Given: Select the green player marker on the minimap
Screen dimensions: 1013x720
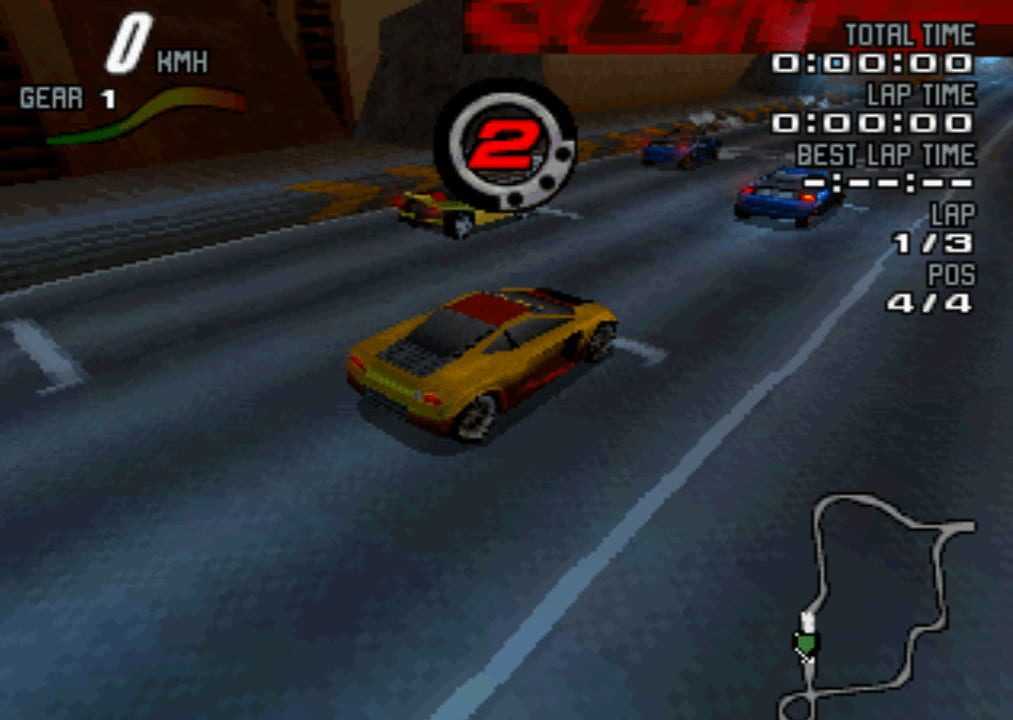Looking at the screenshot, I should [806, 641].
